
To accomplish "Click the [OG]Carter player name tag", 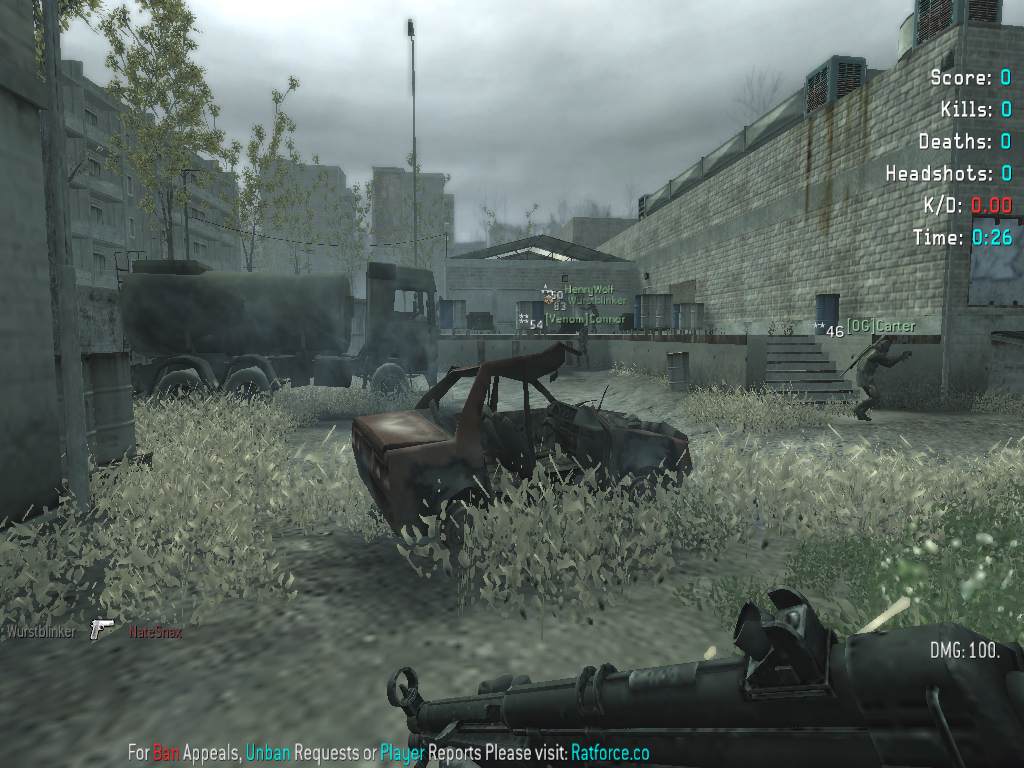I will coord(880,326).
